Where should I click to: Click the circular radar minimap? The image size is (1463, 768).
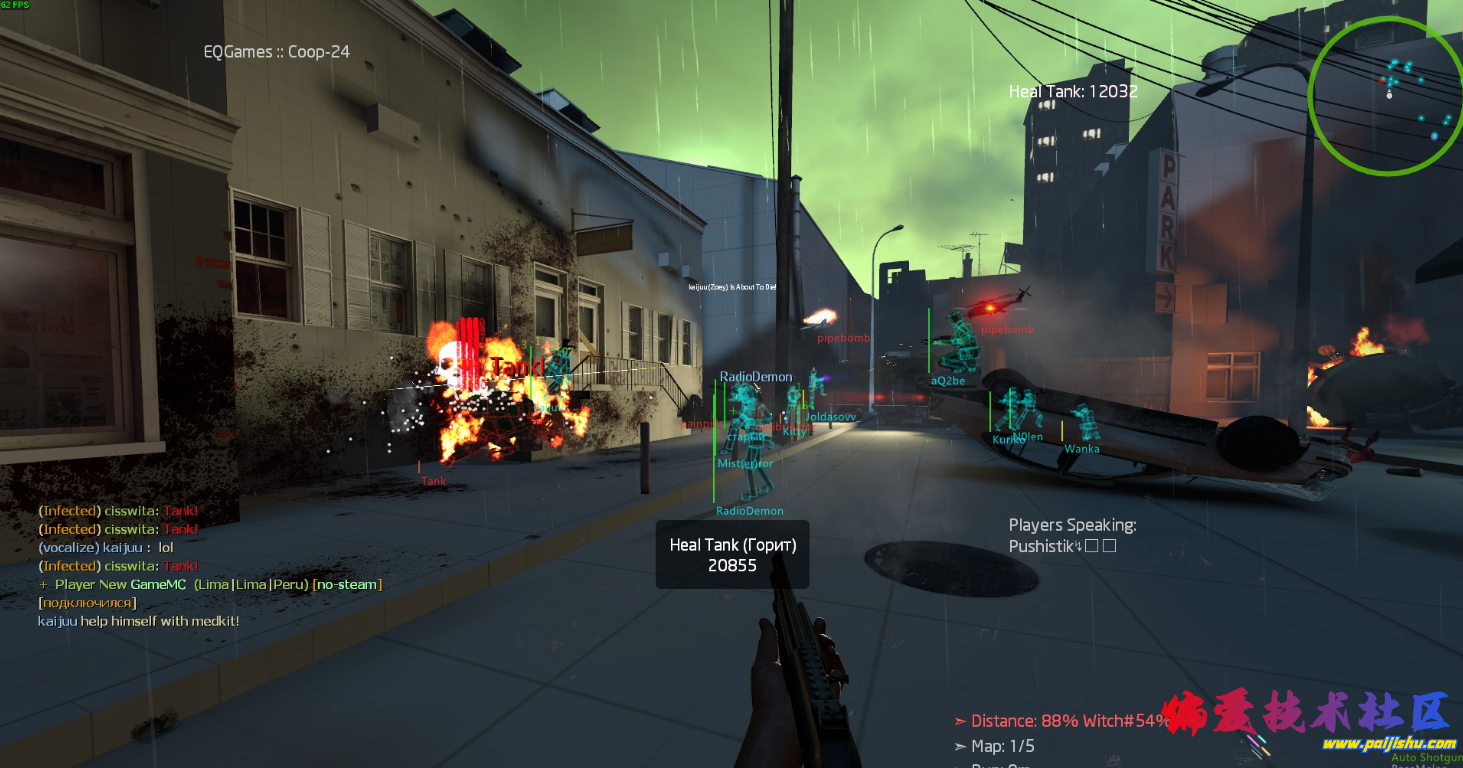[x=1385, y=95]
